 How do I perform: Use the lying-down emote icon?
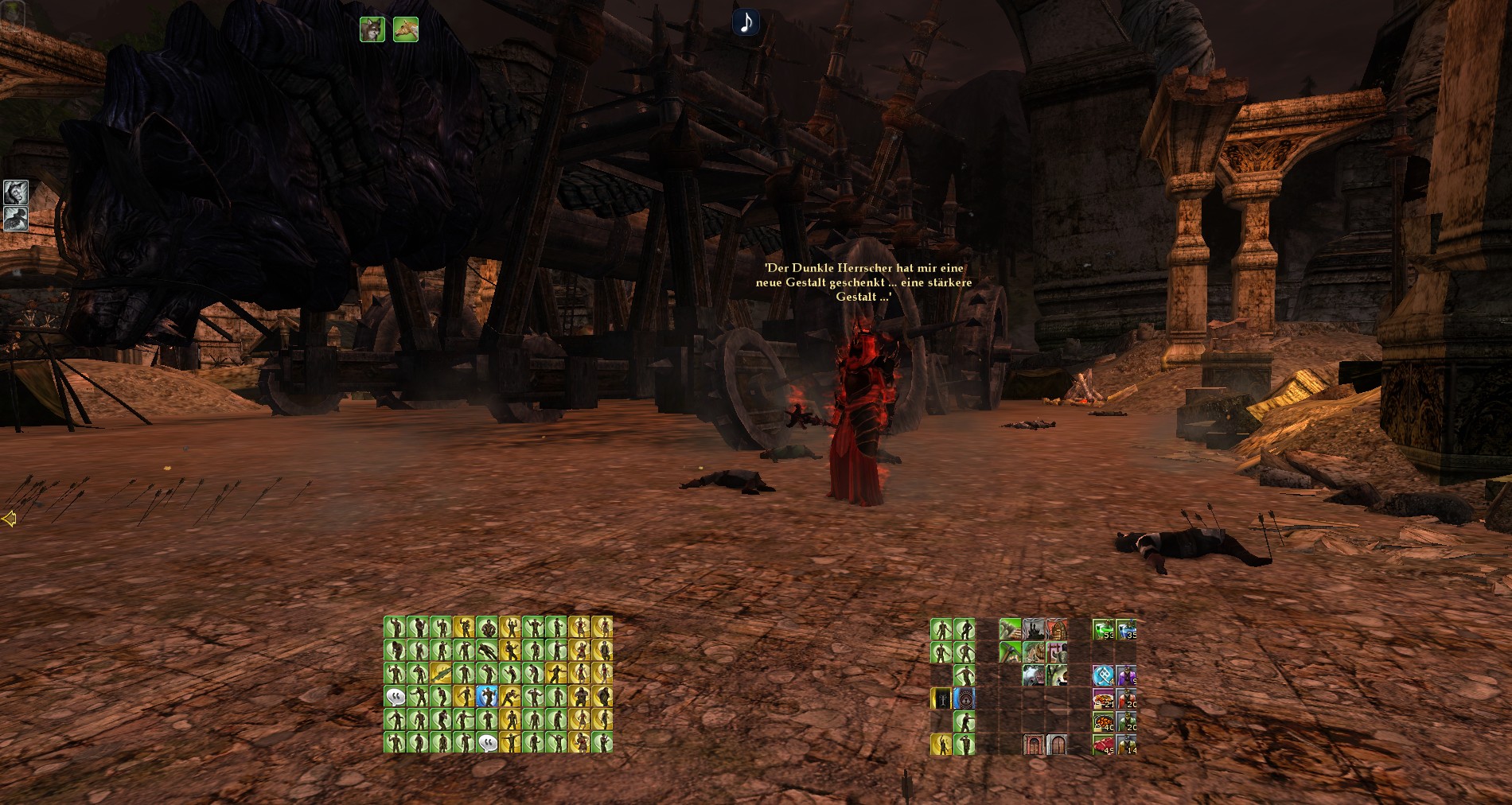[x=487, y=651]
